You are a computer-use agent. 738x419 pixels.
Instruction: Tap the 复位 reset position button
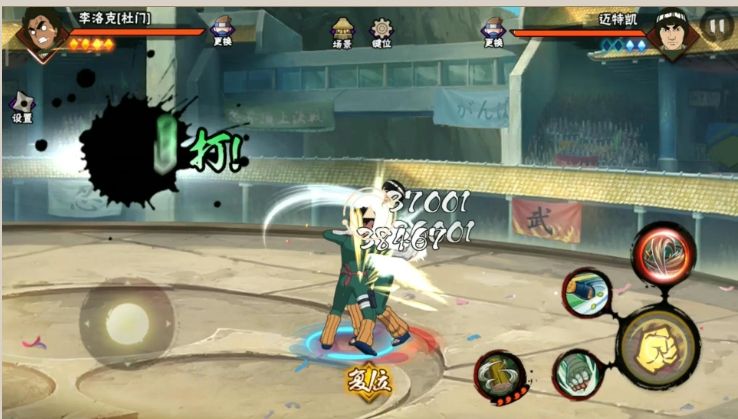(366, 380)
